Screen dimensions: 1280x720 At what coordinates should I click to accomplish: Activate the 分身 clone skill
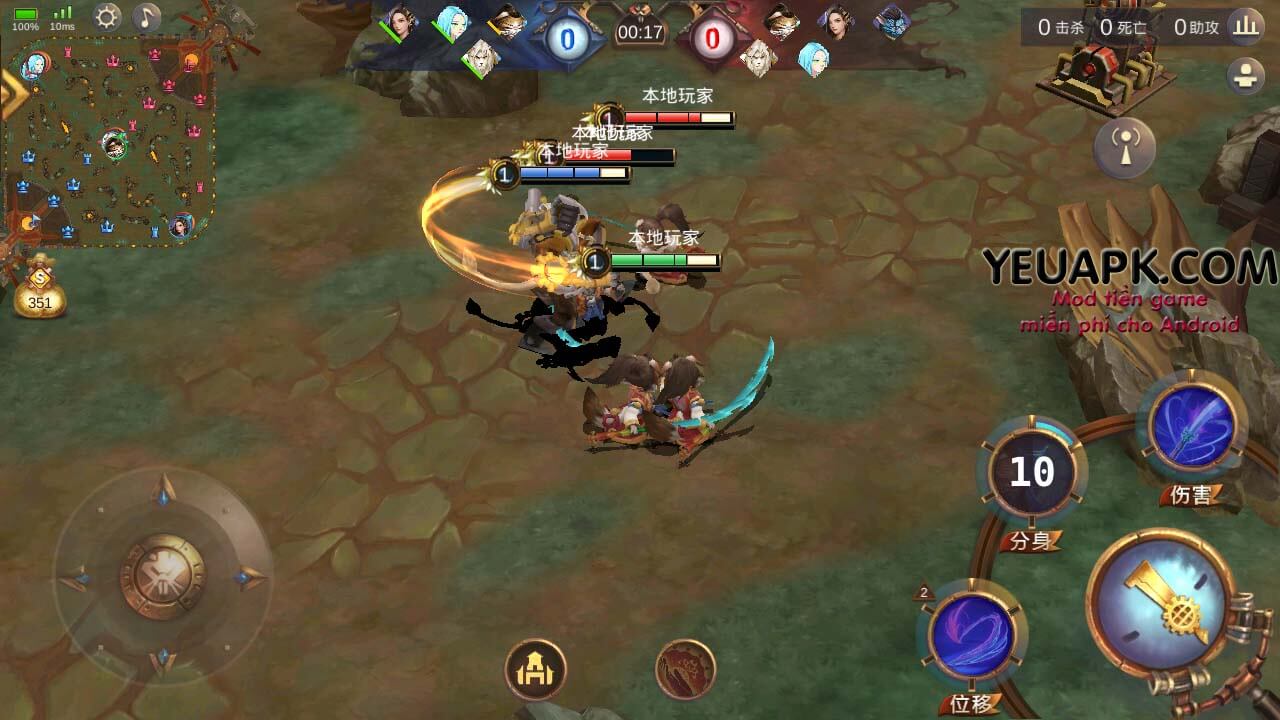[x=1032, y=470]
